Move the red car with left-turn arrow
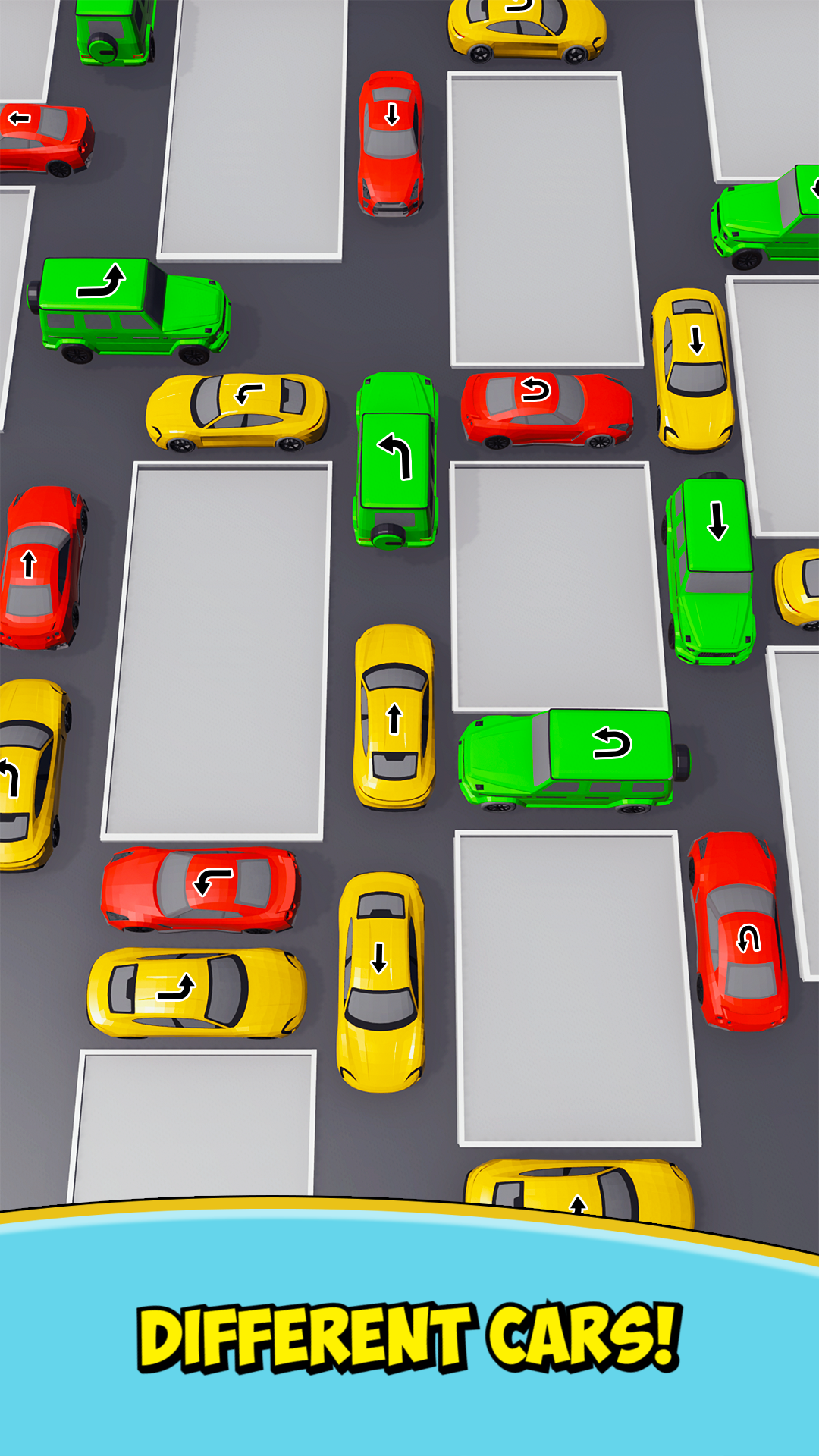This screenshot has height=1456, width=819. click(x=202, y=889)
